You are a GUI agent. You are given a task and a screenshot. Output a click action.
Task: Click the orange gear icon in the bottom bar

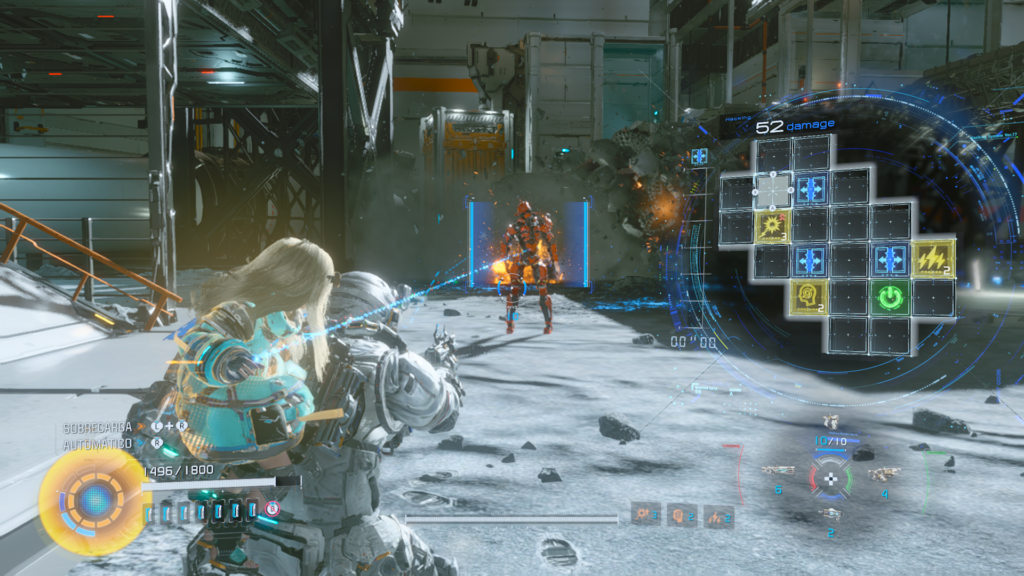(x=645, y=515)
